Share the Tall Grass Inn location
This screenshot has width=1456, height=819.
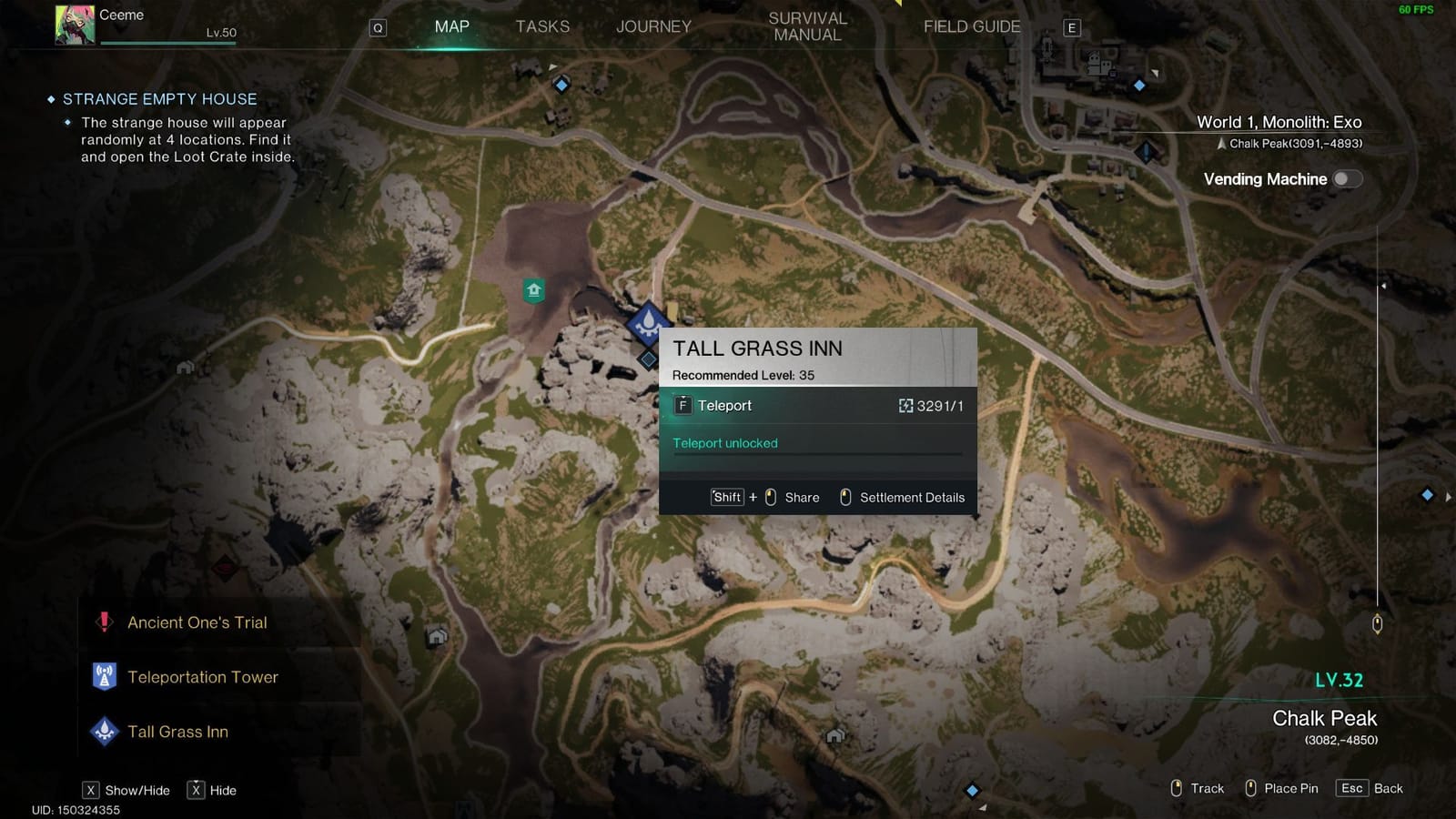click(801, 498)
